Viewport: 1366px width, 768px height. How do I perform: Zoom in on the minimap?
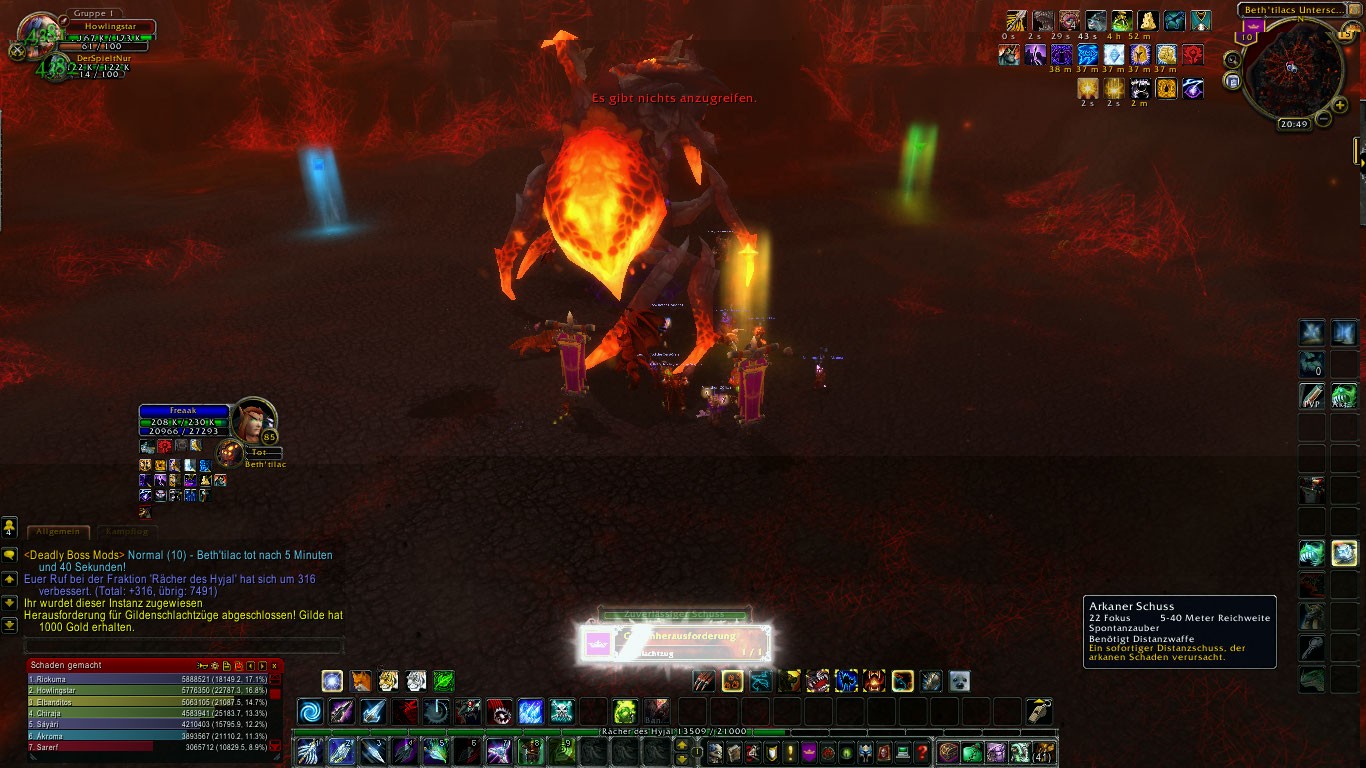tap(1340, 105)
